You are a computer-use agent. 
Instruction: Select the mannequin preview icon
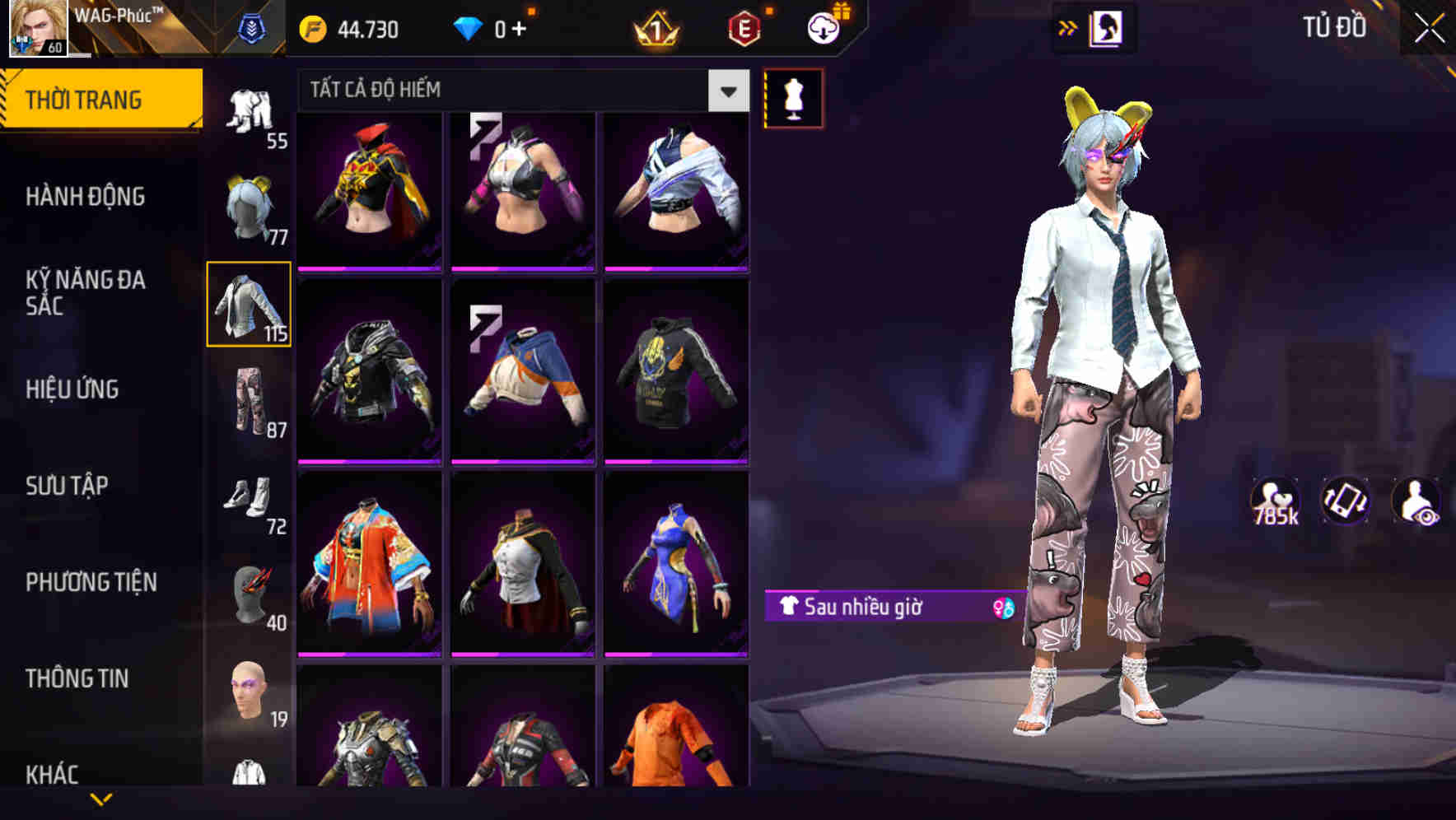point(793,97)
